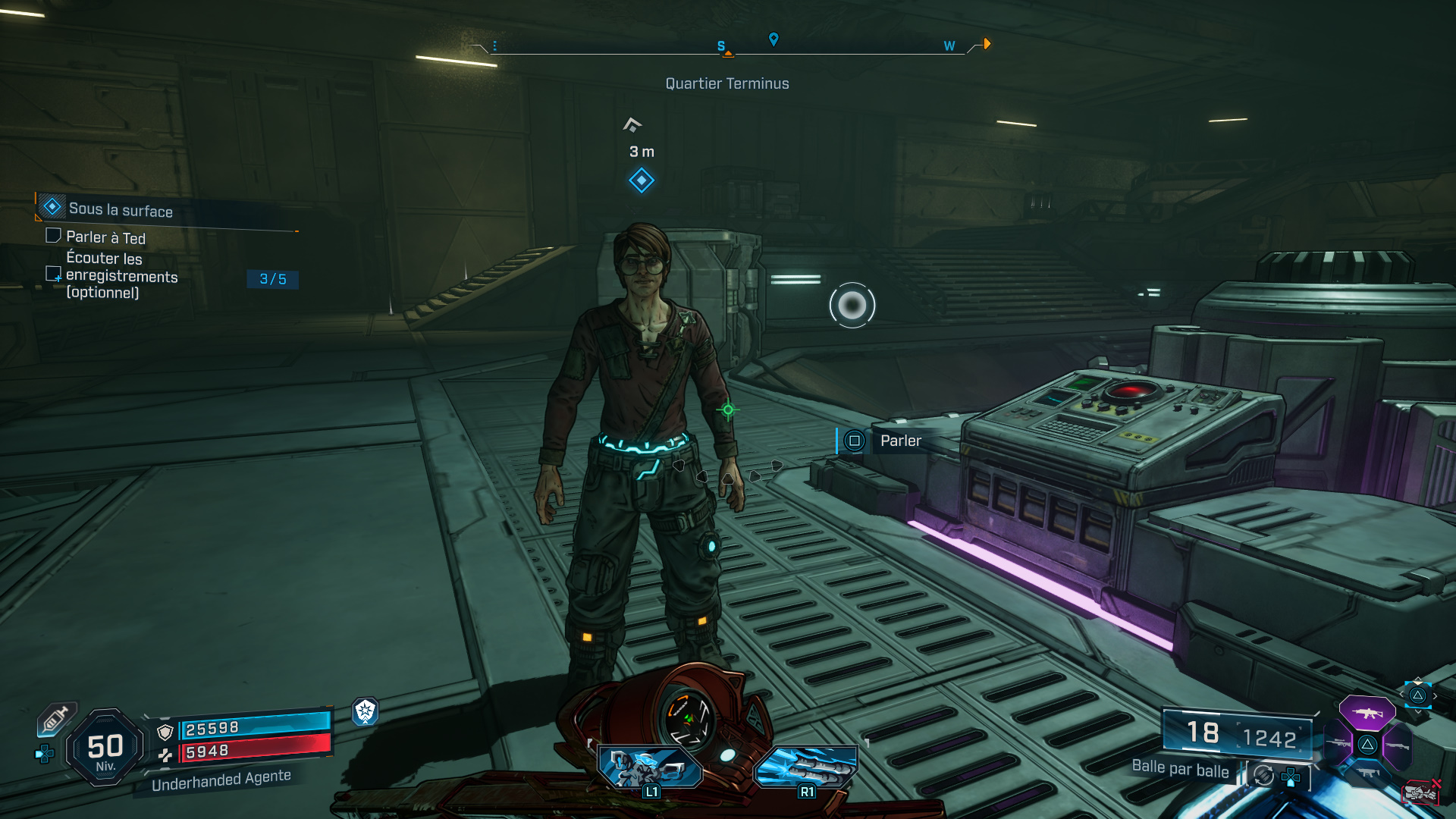The width and height of the screenshot is (1456, 819).
Task: Click the blue diamond waypoint marker
Action: [642, 180]
